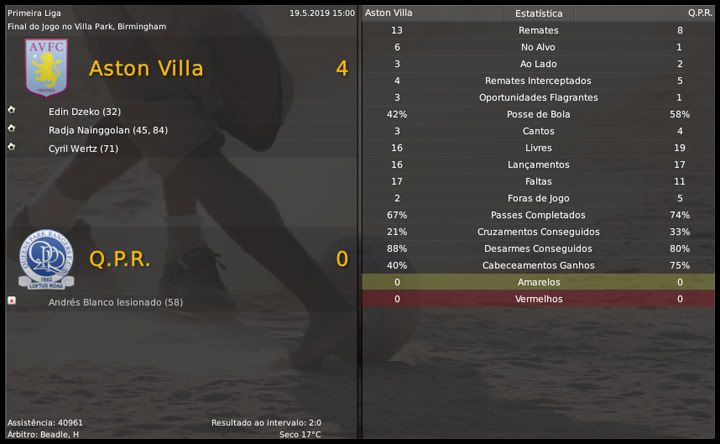Open the Estatística panel header selector
Image resolution: width=720 pixels, height=444 pixels.
point(539,14)
